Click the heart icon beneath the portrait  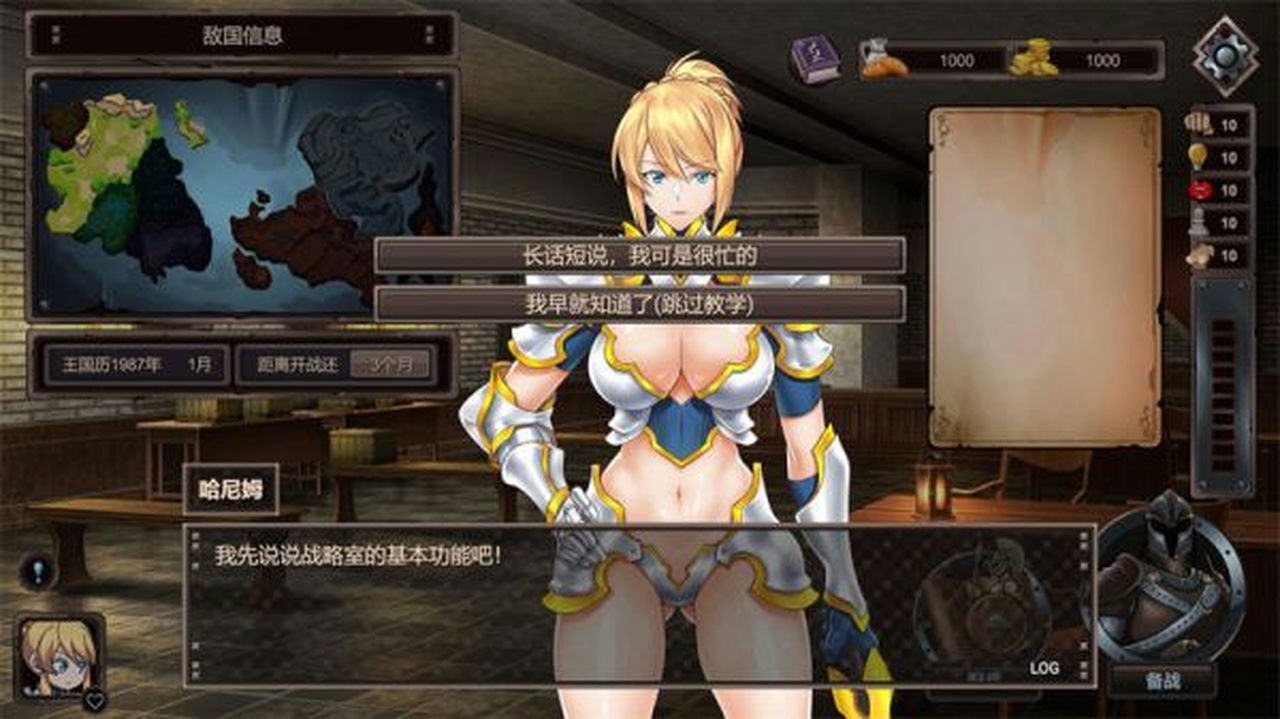[94, 700]
